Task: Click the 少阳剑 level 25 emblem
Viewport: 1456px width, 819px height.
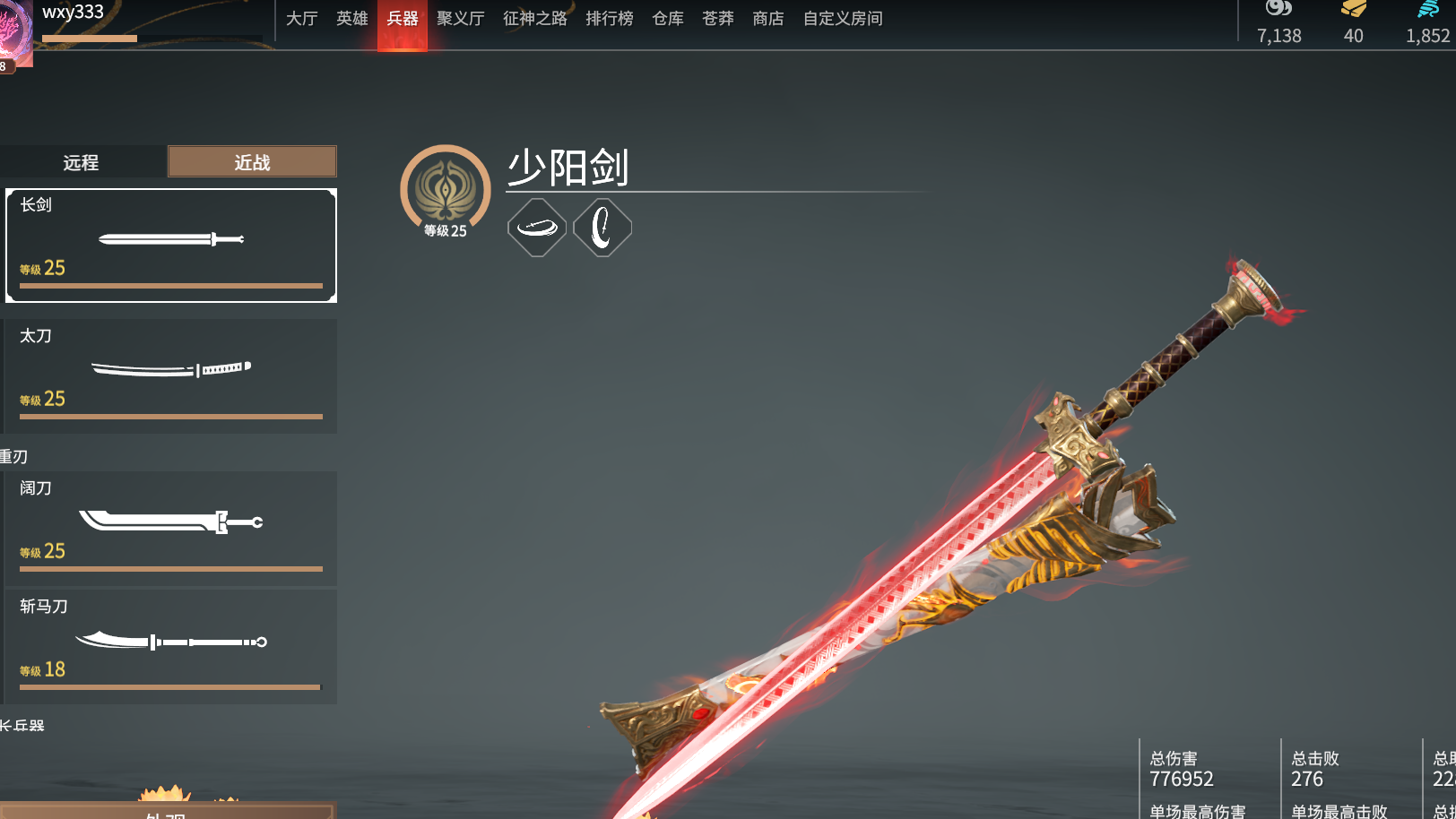Action: [446, 191]
